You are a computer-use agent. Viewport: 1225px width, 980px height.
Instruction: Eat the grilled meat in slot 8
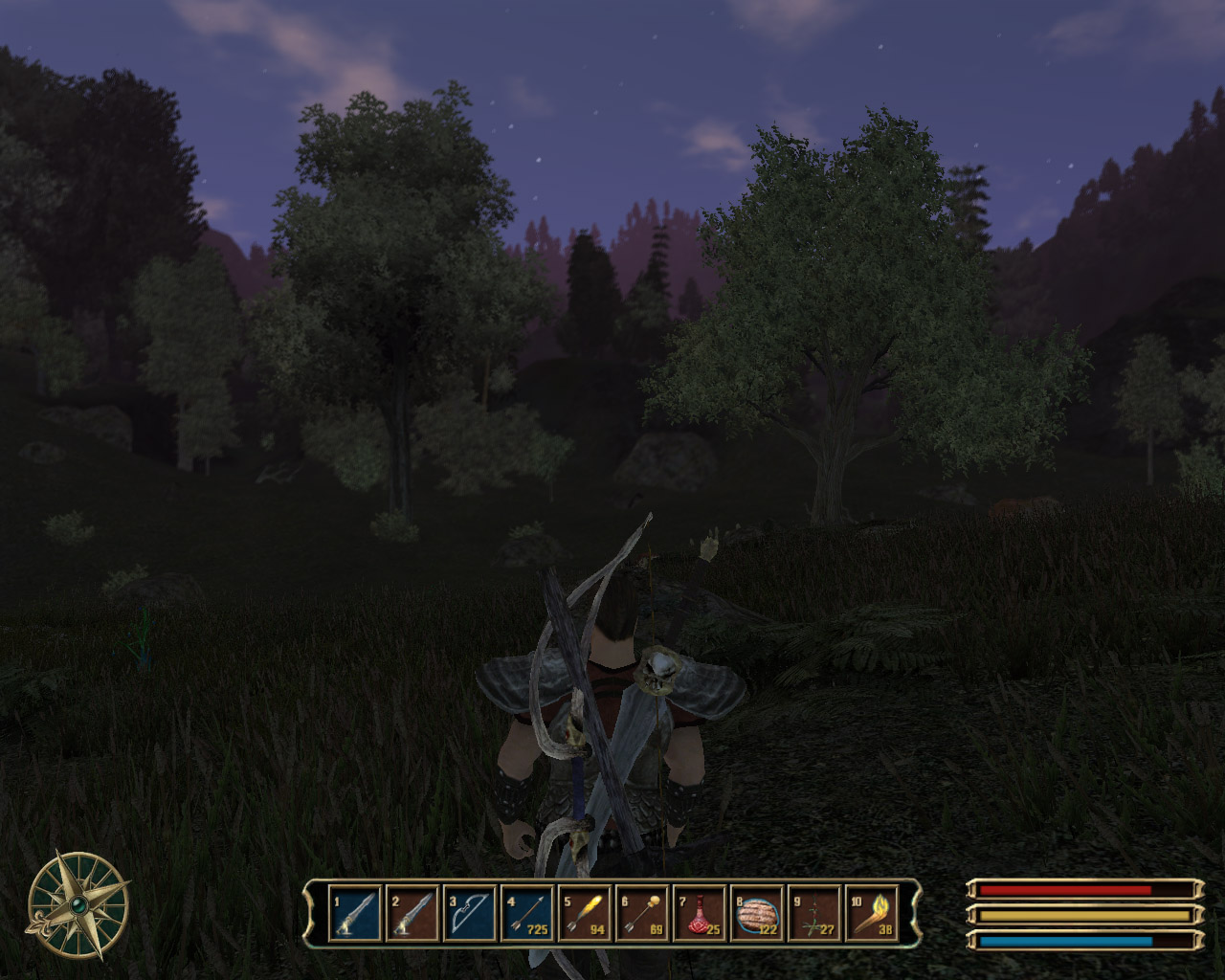757,914
